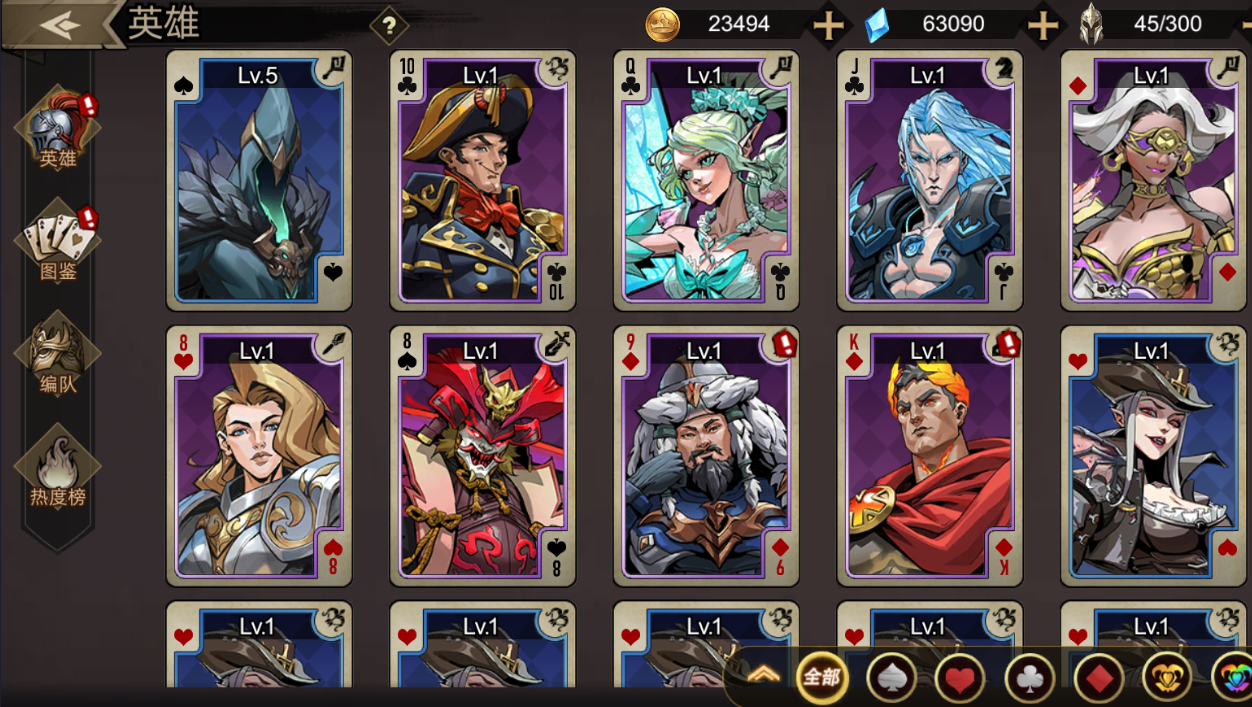Choose the Queen of clubs fairy card
The image size is (1252, 707).
706,180
